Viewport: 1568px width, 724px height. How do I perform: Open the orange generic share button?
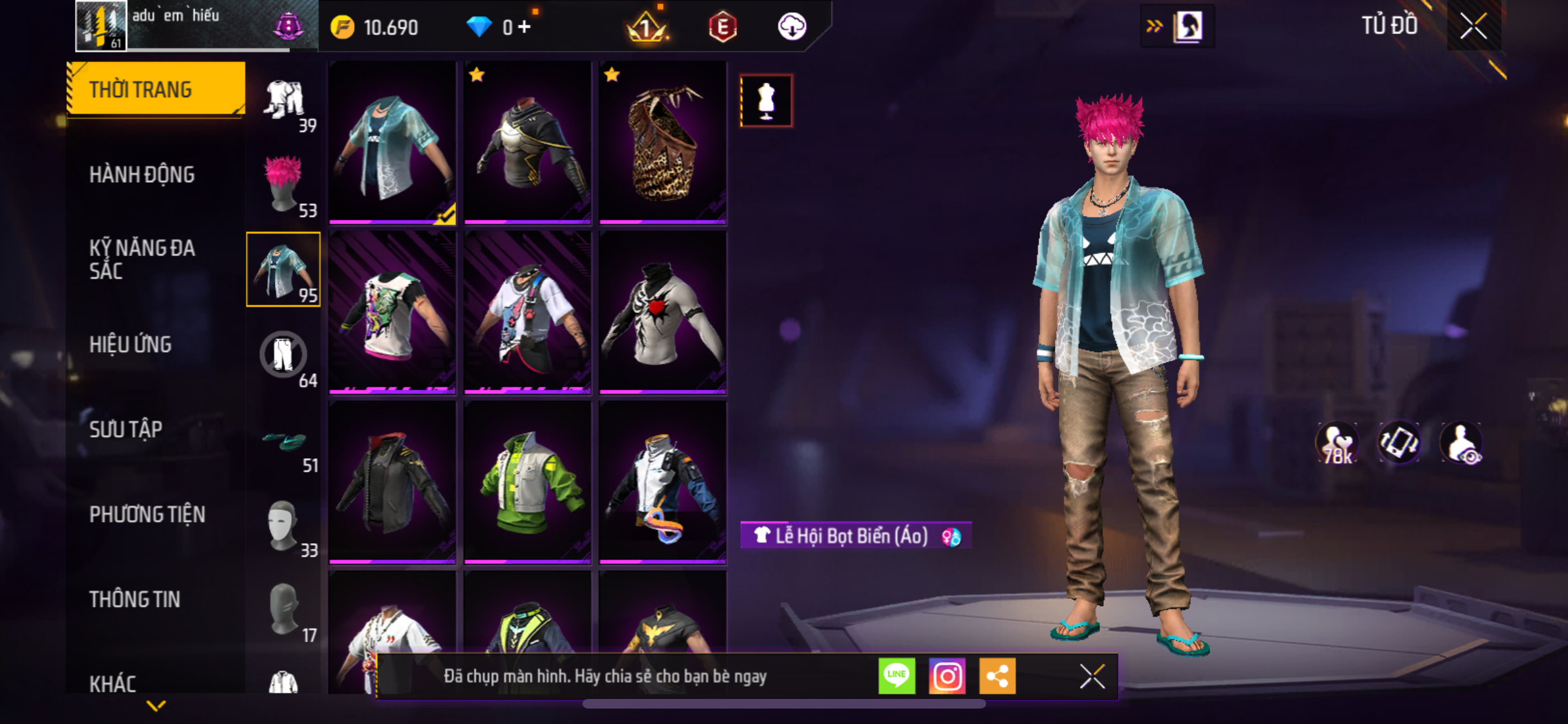997,676
